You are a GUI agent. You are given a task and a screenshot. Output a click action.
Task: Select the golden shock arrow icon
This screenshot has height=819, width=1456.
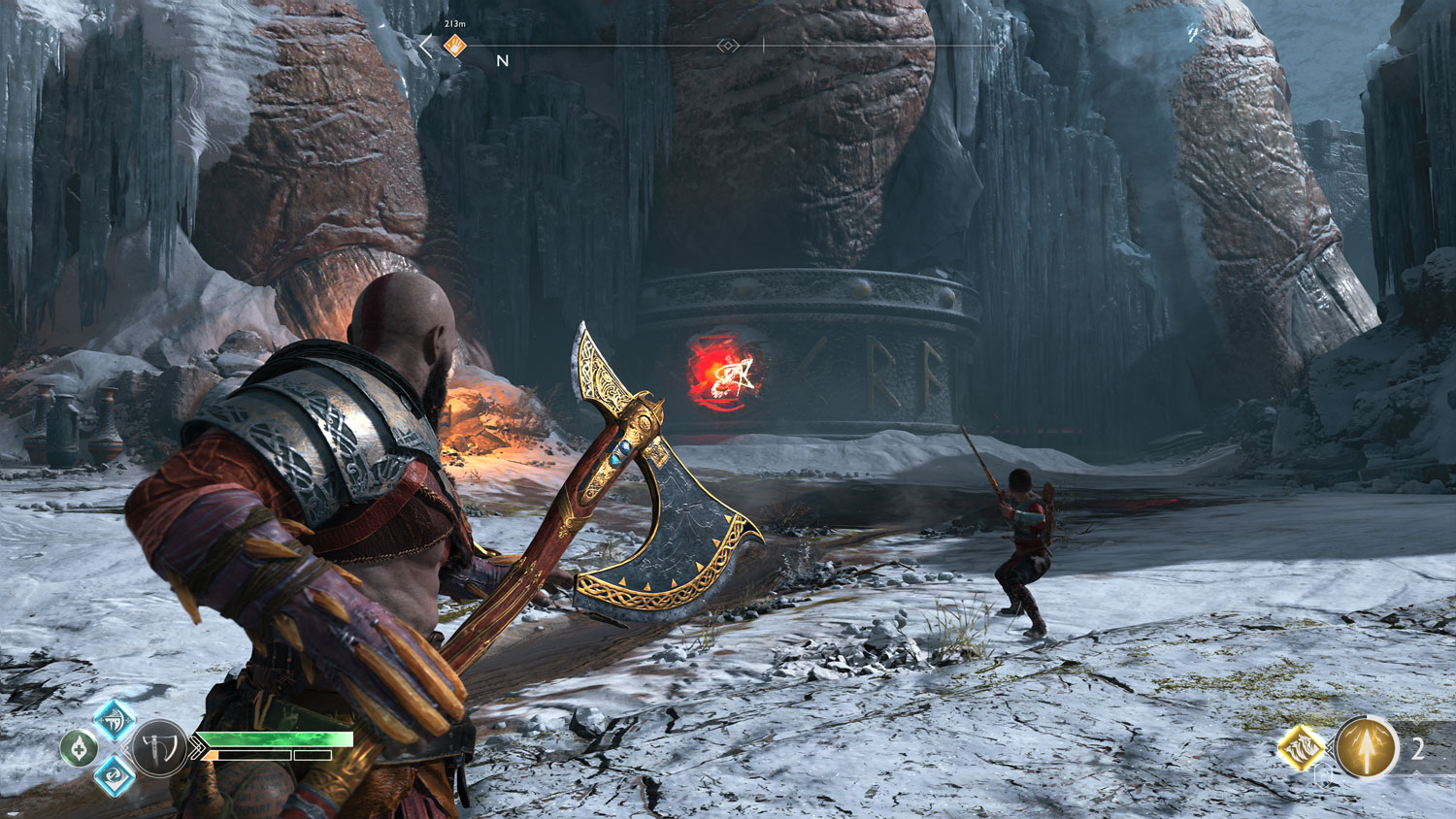(x=1367, y=748)
